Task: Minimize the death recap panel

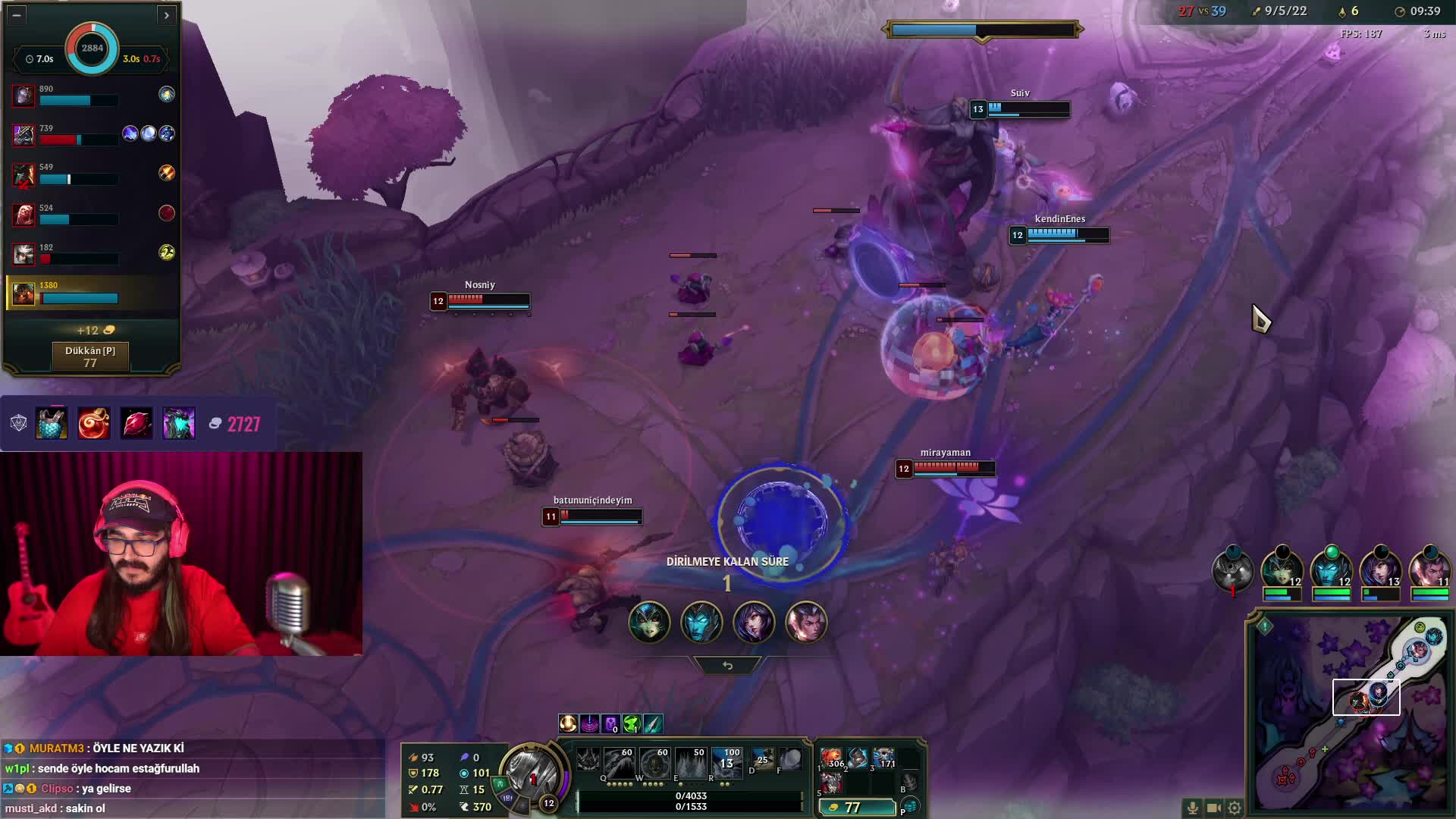Action: pos(17,14)
